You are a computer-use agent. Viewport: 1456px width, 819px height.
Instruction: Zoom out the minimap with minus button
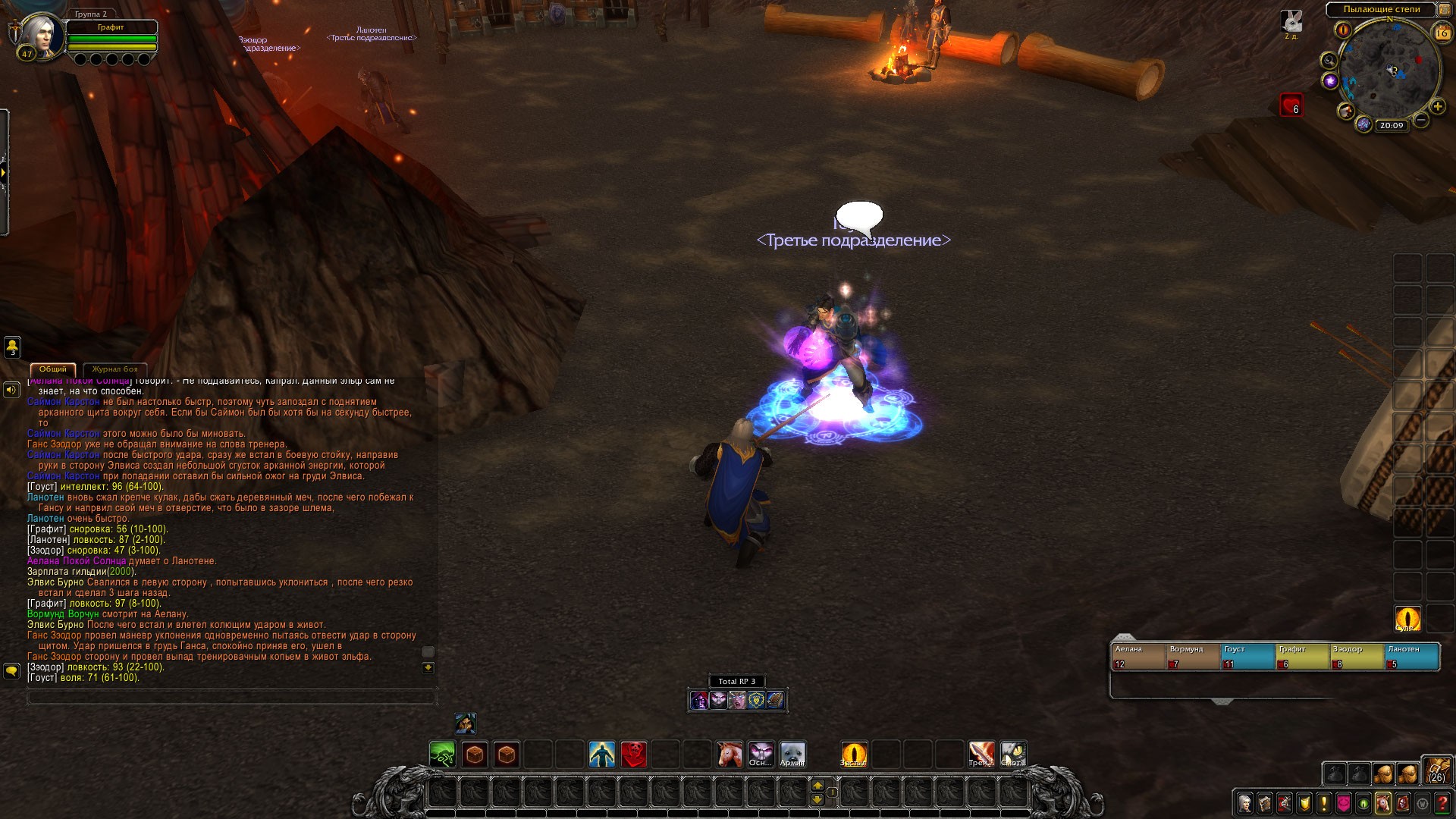pyautogui.click(x=1421, y=120)
